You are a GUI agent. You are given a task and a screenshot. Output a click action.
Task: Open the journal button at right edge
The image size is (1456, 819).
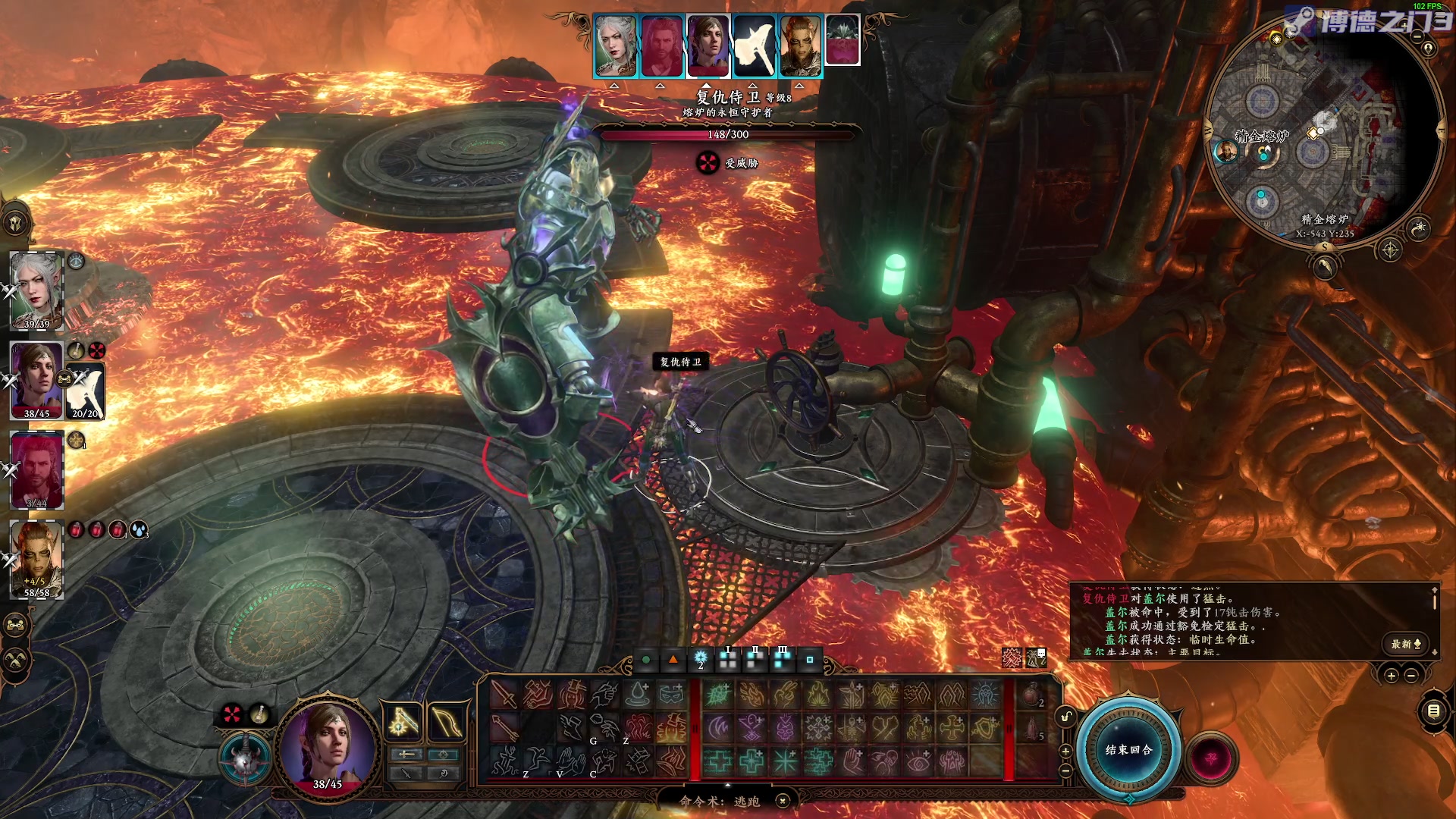[x=1433, y=711]
